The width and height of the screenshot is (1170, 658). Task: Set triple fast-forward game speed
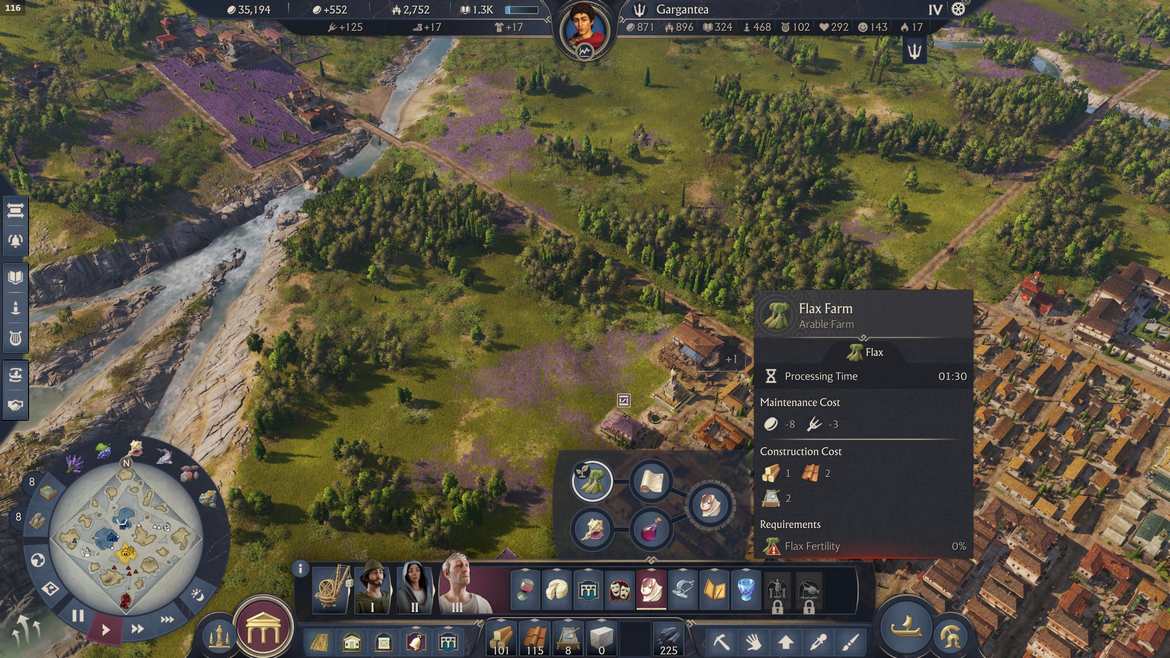tap(168, 619)
